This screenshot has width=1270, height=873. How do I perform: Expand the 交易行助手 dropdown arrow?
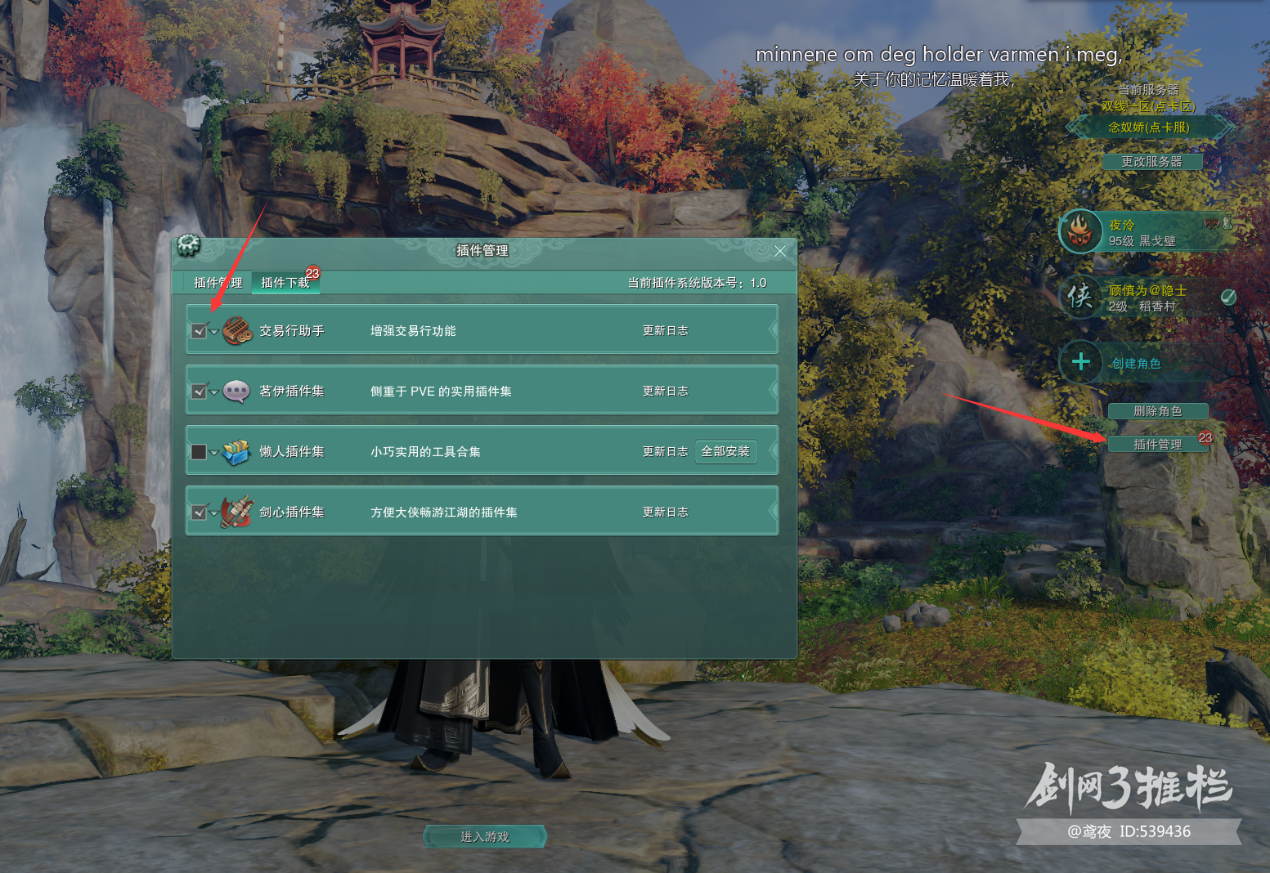pos(214,332)
